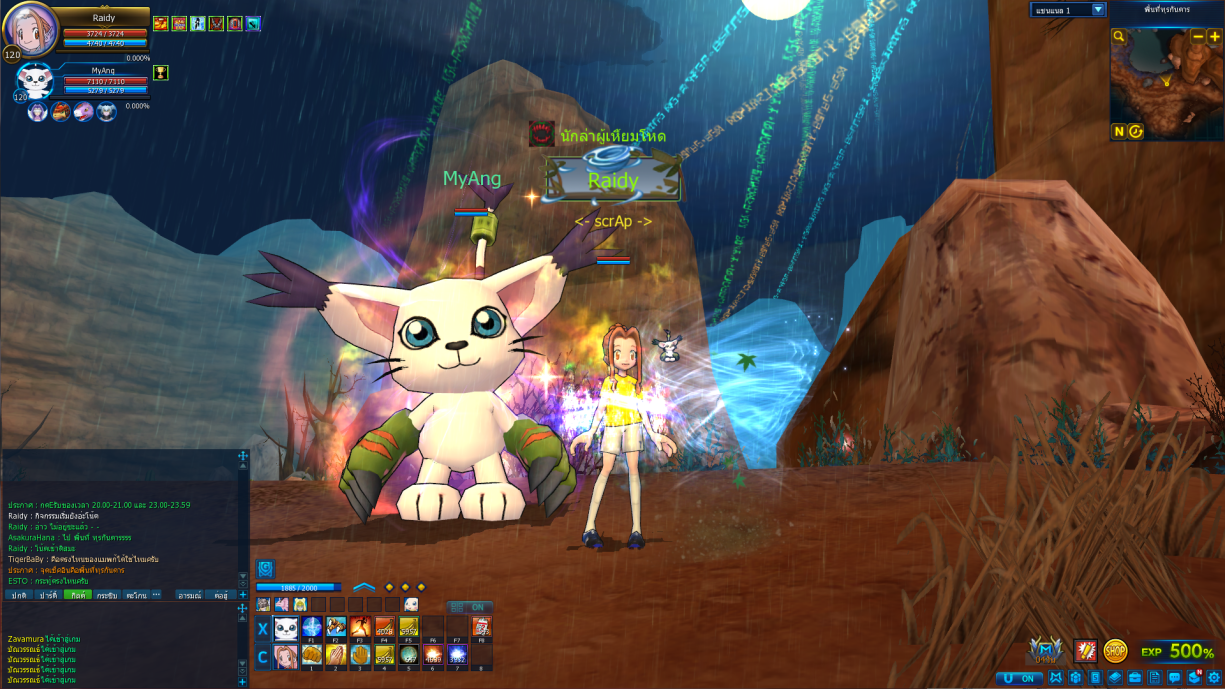
Task: Open the gear settings menu icon
Action: [1214, 678]
